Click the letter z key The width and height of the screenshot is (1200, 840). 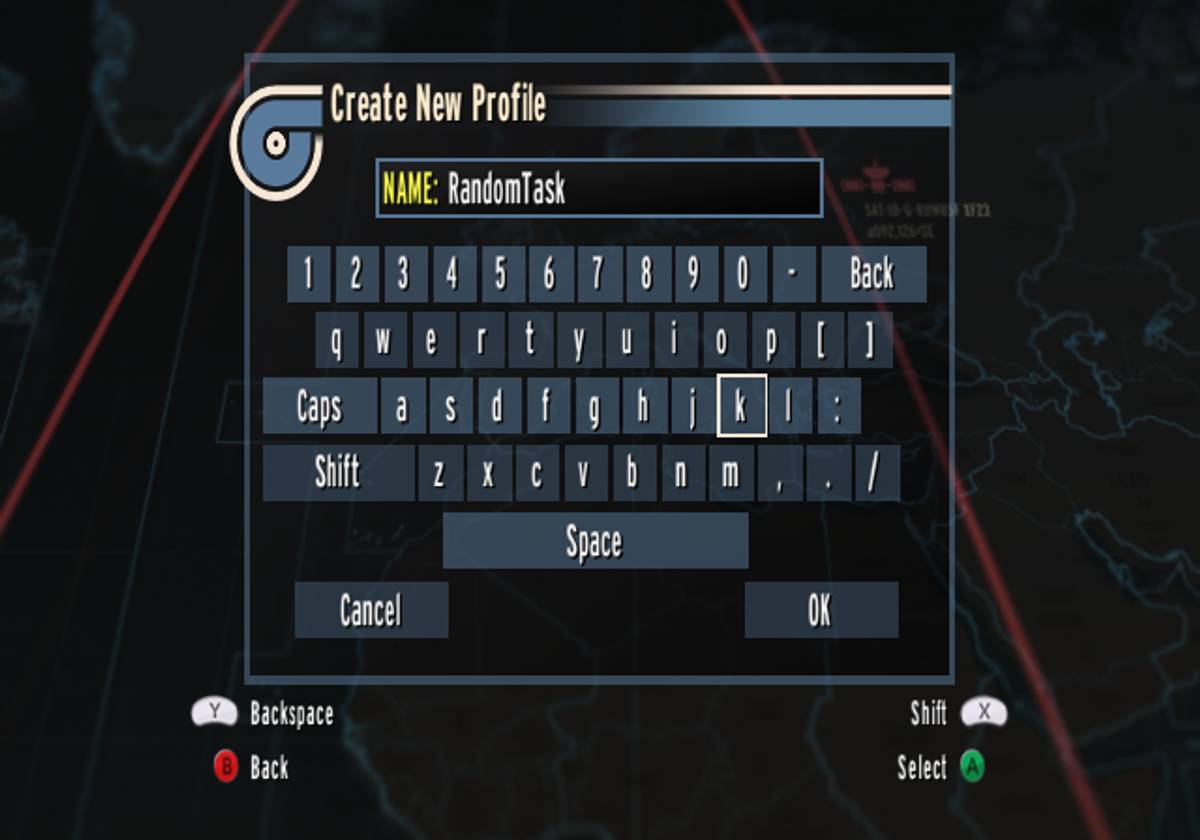439,473
